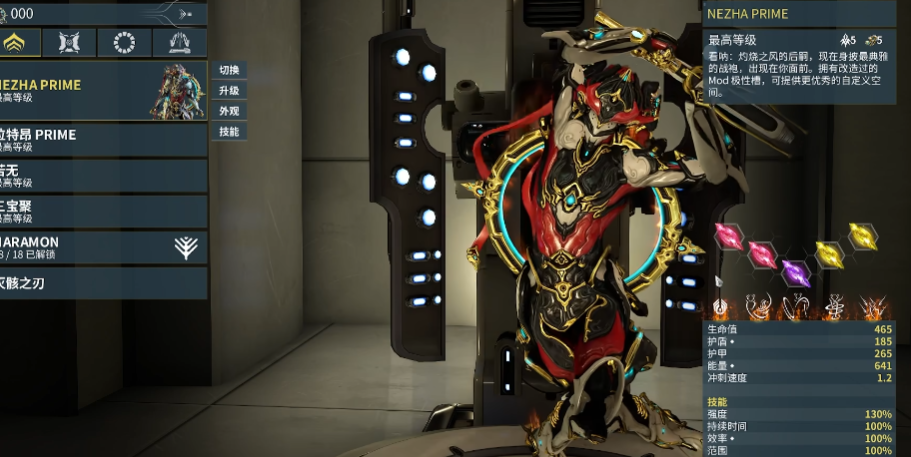Click the passive ability icon
This screenshot has height=457, width=911.
[718, 306]
